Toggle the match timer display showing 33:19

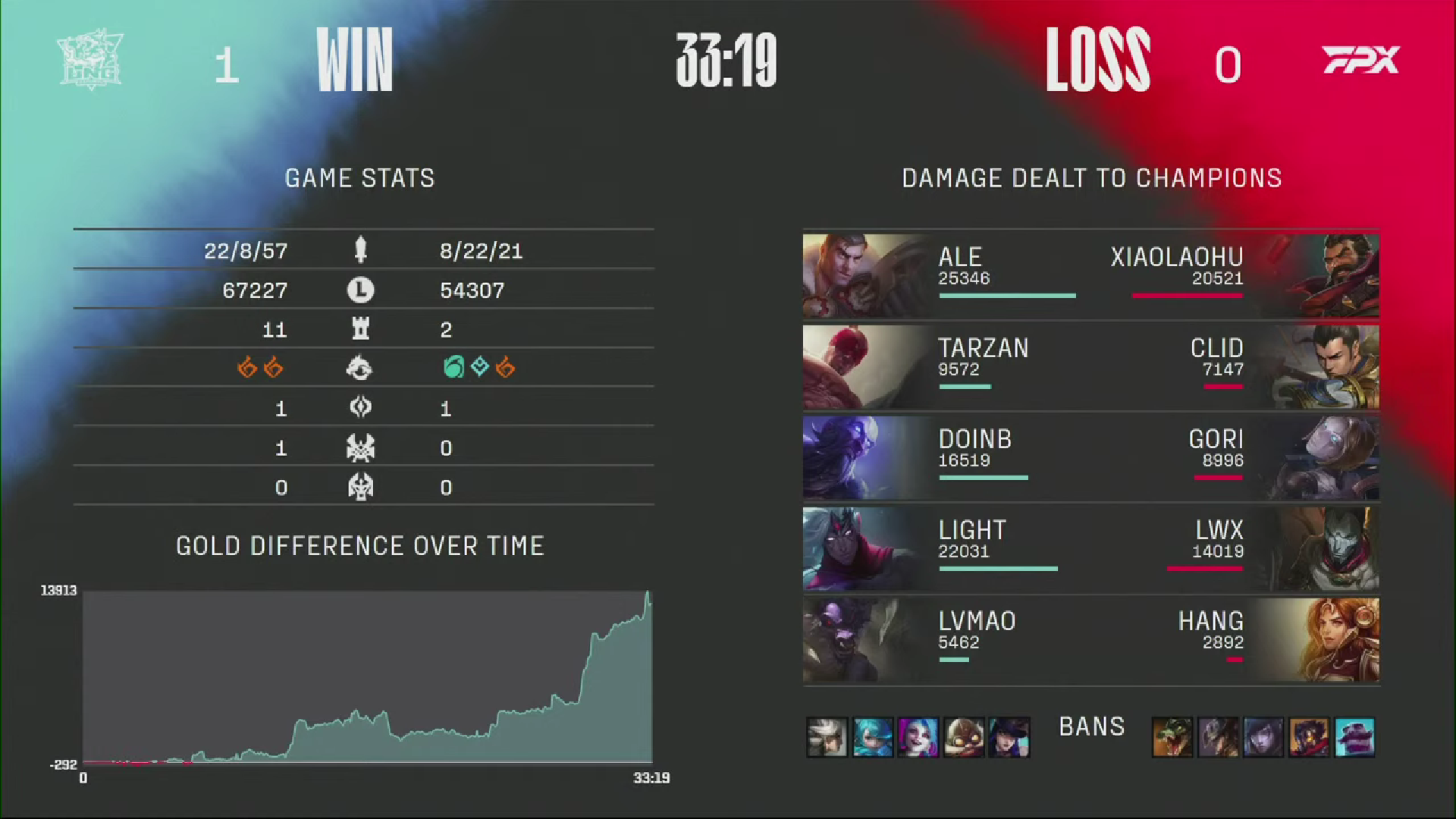tap(726, 62)
